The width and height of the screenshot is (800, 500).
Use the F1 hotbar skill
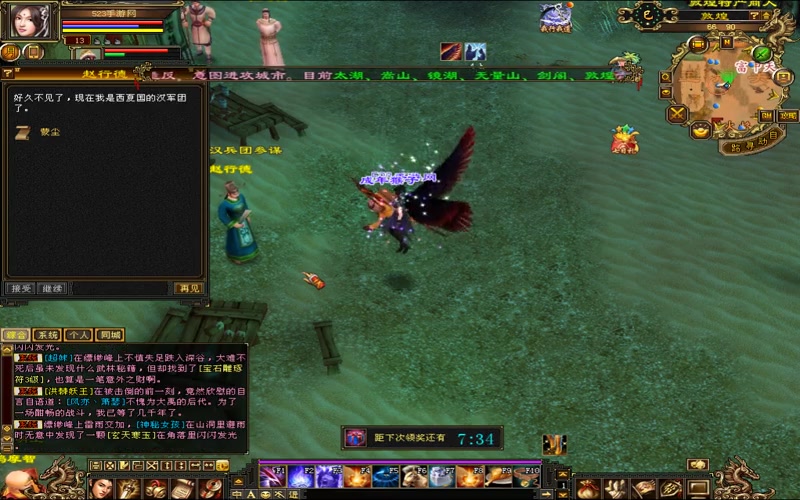point(272,476)
